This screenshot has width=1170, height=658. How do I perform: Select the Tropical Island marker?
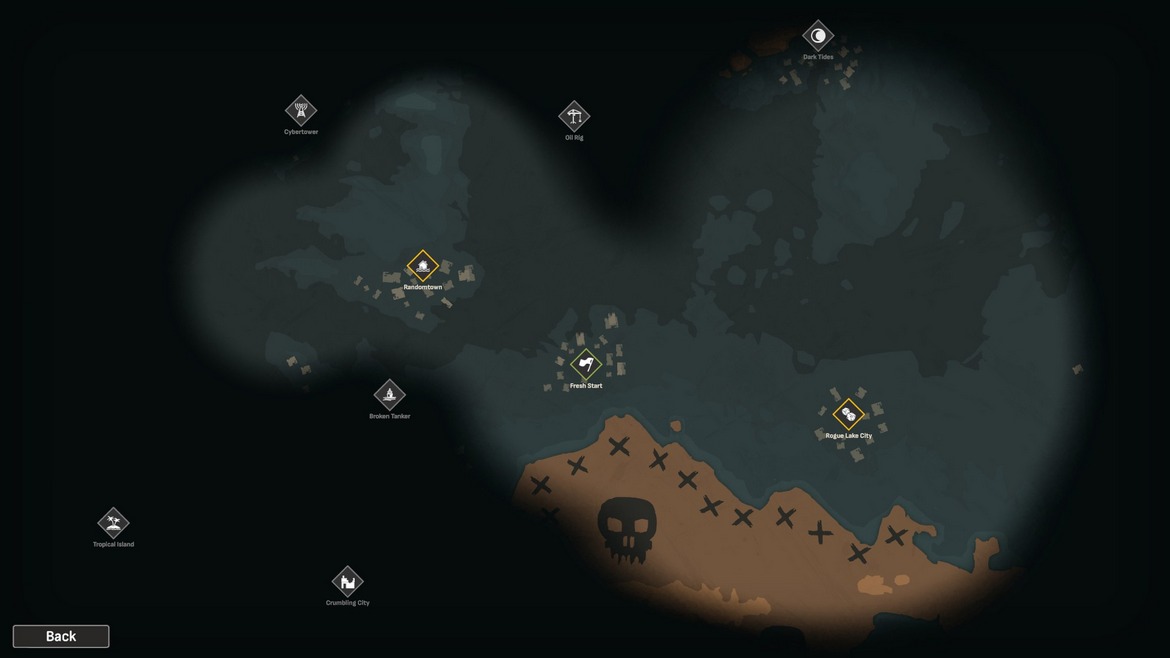[x=113, y=523]
